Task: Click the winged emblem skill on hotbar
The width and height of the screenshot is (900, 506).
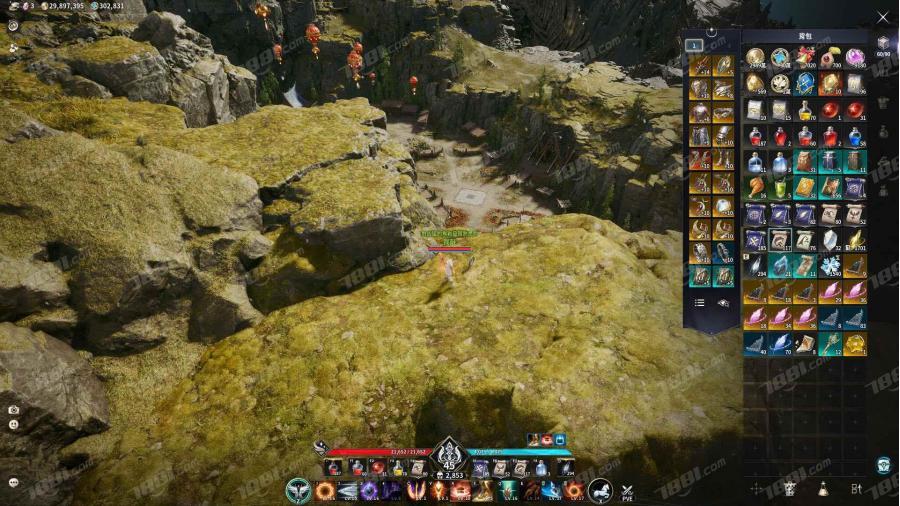Action: [x=299, y=490]
